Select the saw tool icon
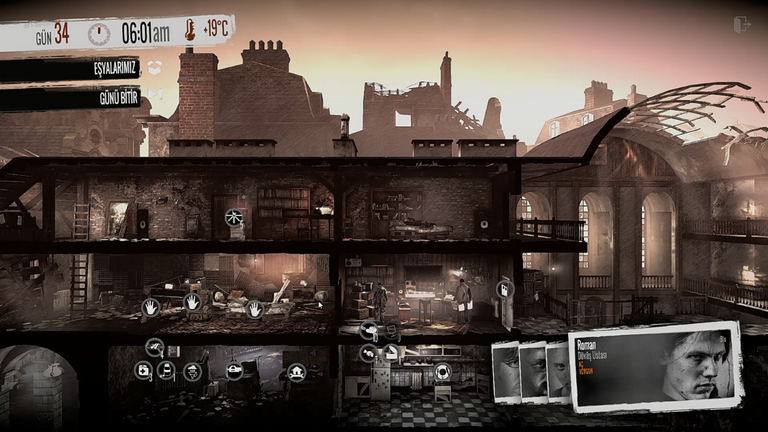 click(x=155, y=347)
